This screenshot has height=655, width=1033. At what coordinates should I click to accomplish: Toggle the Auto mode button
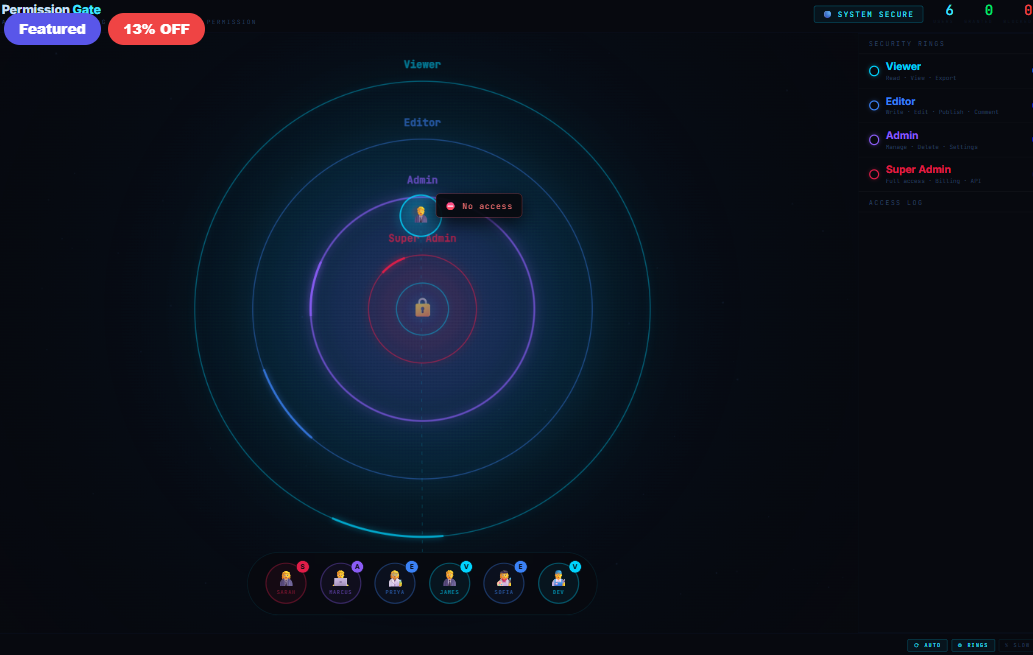(926, 645)
